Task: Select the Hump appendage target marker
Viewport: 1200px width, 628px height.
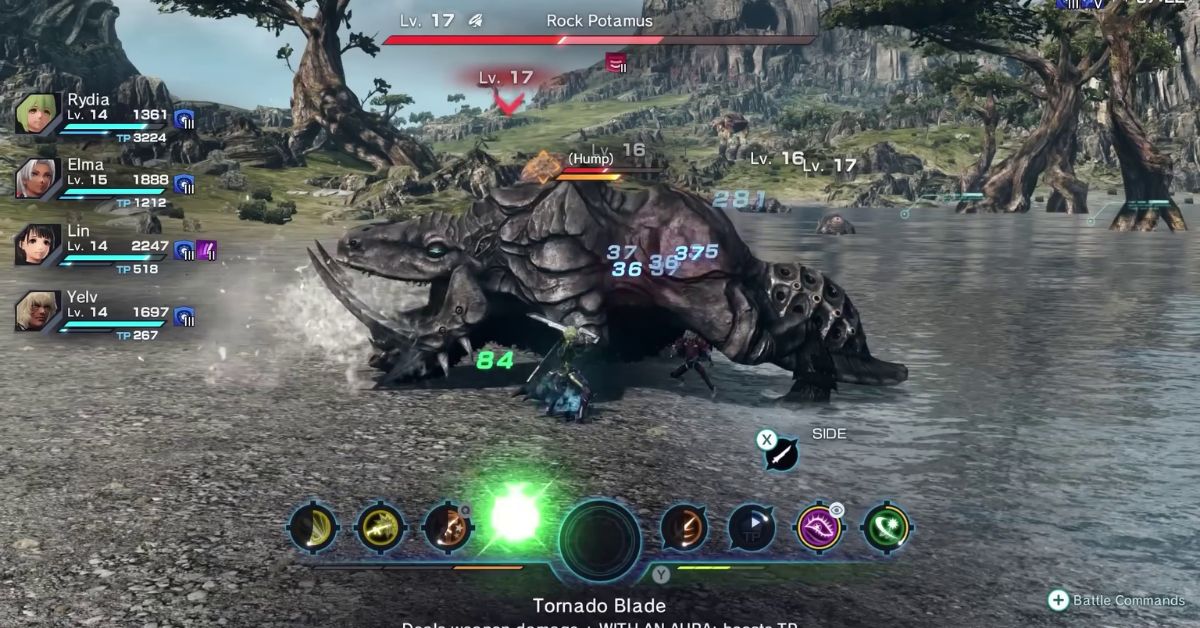Action: (x=543, y=166)
